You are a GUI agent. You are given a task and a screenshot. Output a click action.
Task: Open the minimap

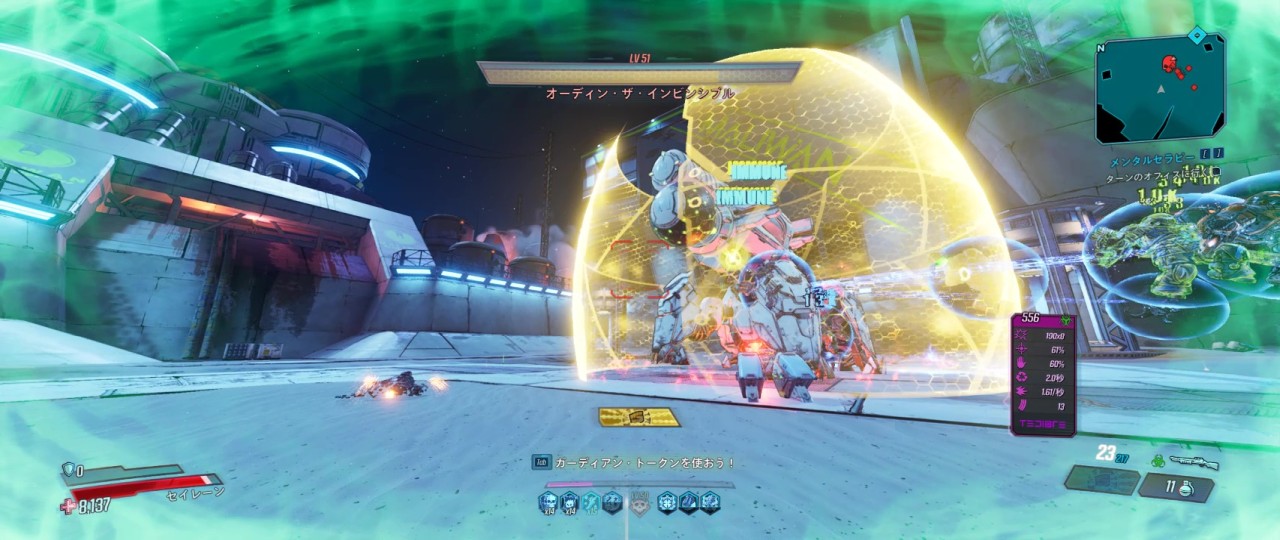click(1160, 88)
